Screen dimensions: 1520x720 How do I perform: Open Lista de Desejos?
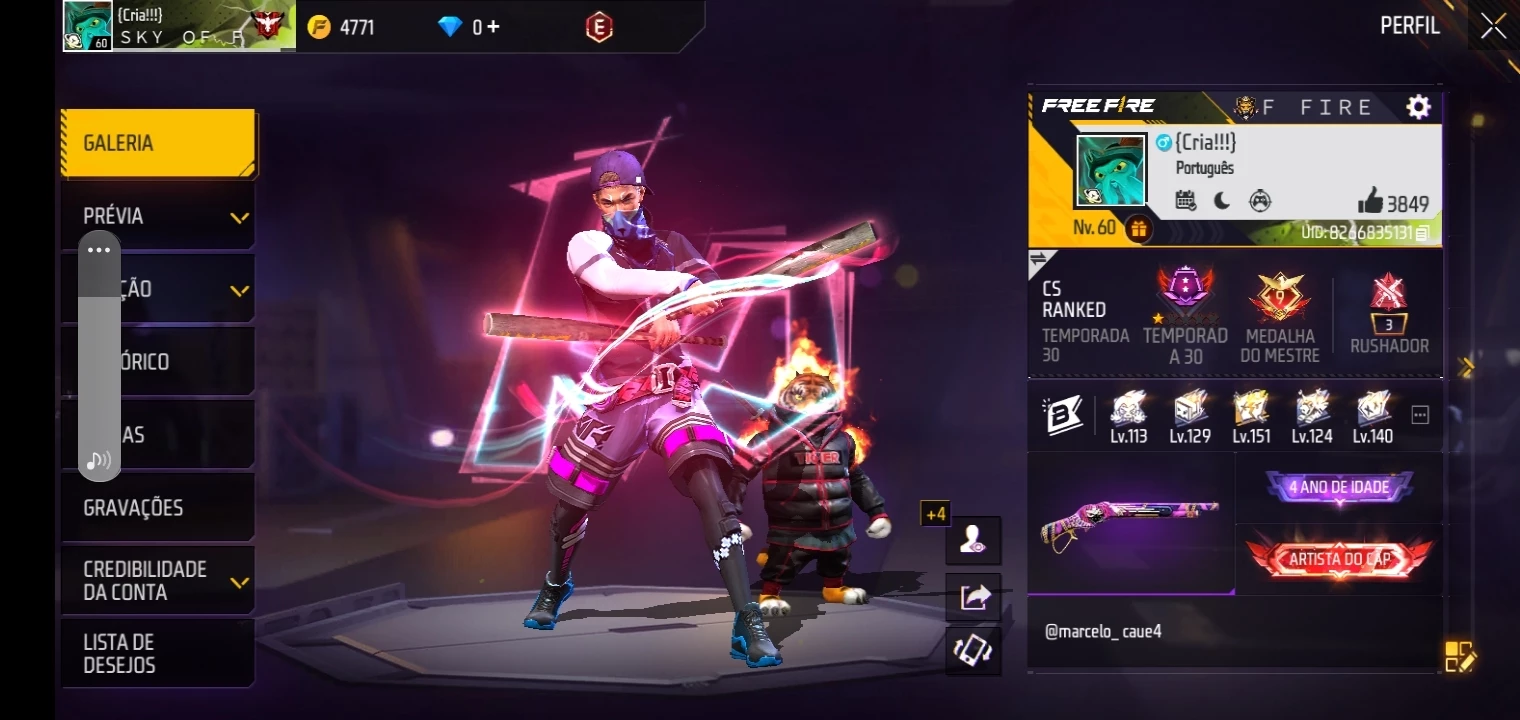157,653
